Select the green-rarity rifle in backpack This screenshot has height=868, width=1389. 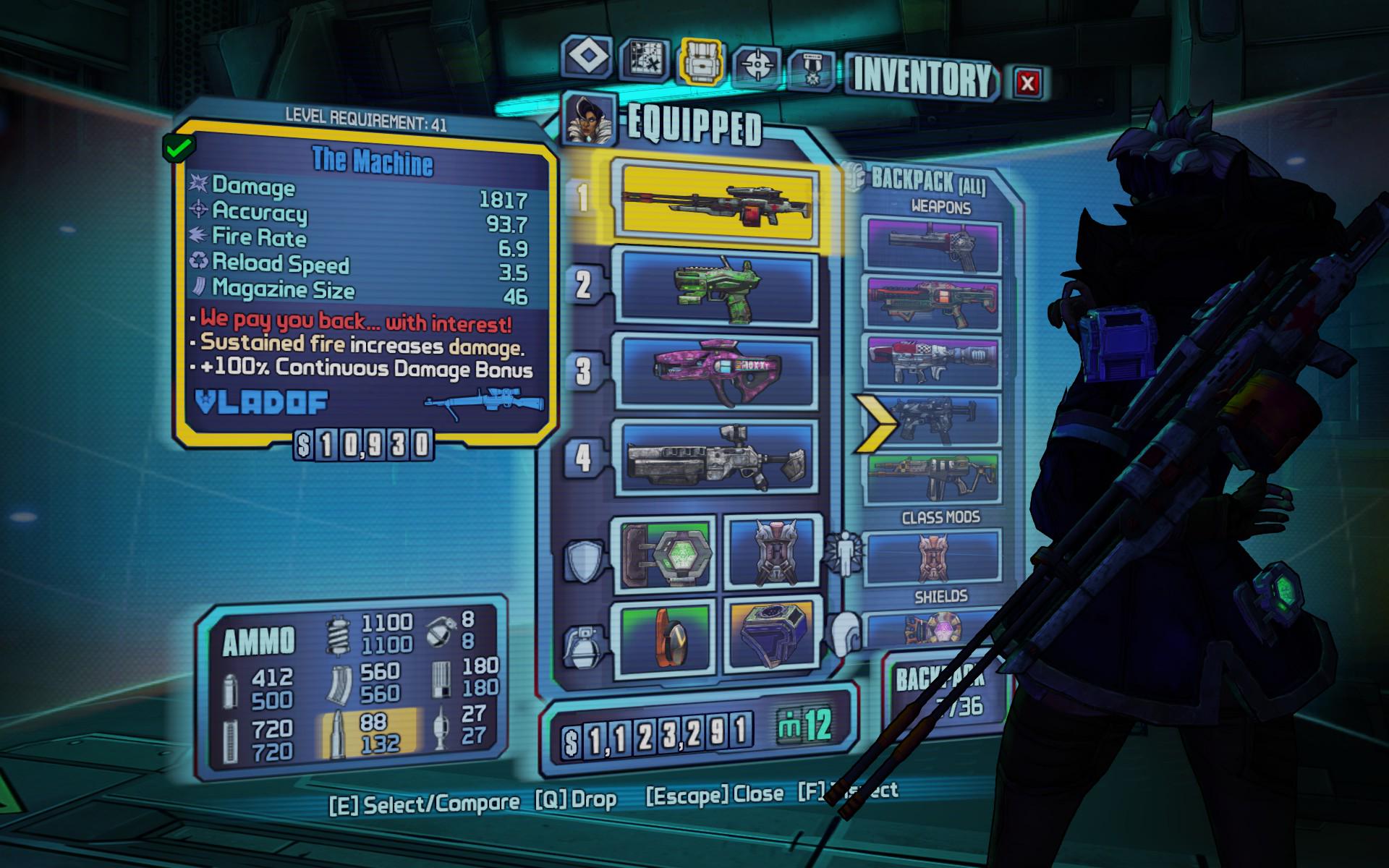[934, 477]
